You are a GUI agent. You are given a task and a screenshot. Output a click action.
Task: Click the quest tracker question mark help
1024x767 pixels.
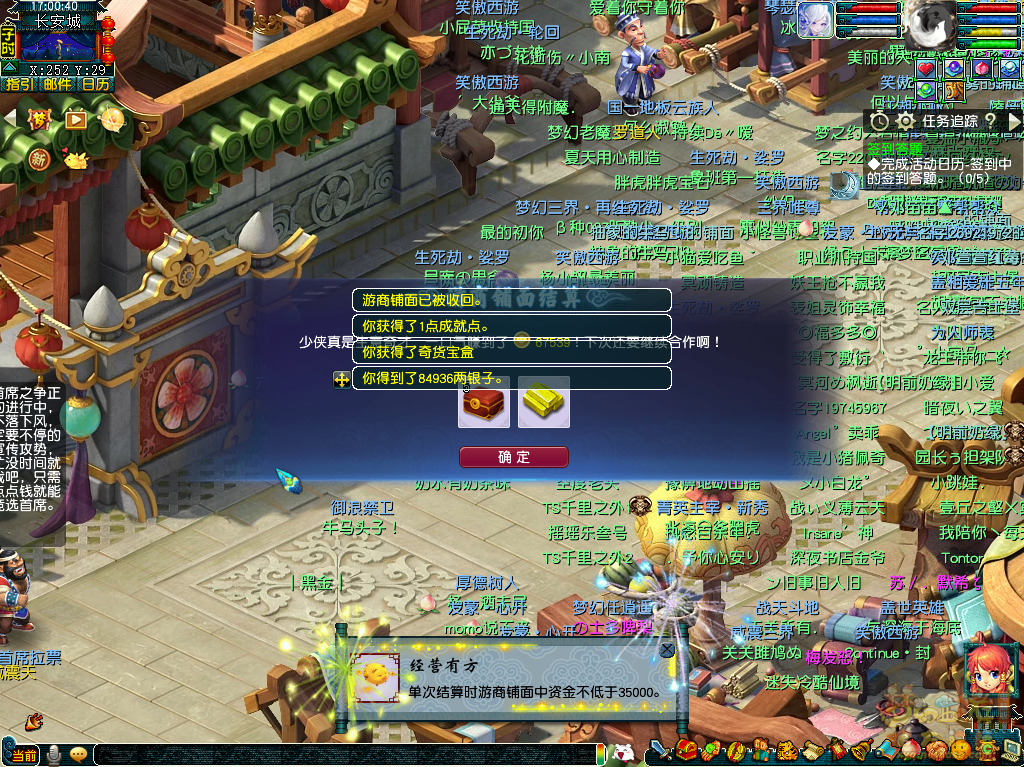click(x=990, y=121)
